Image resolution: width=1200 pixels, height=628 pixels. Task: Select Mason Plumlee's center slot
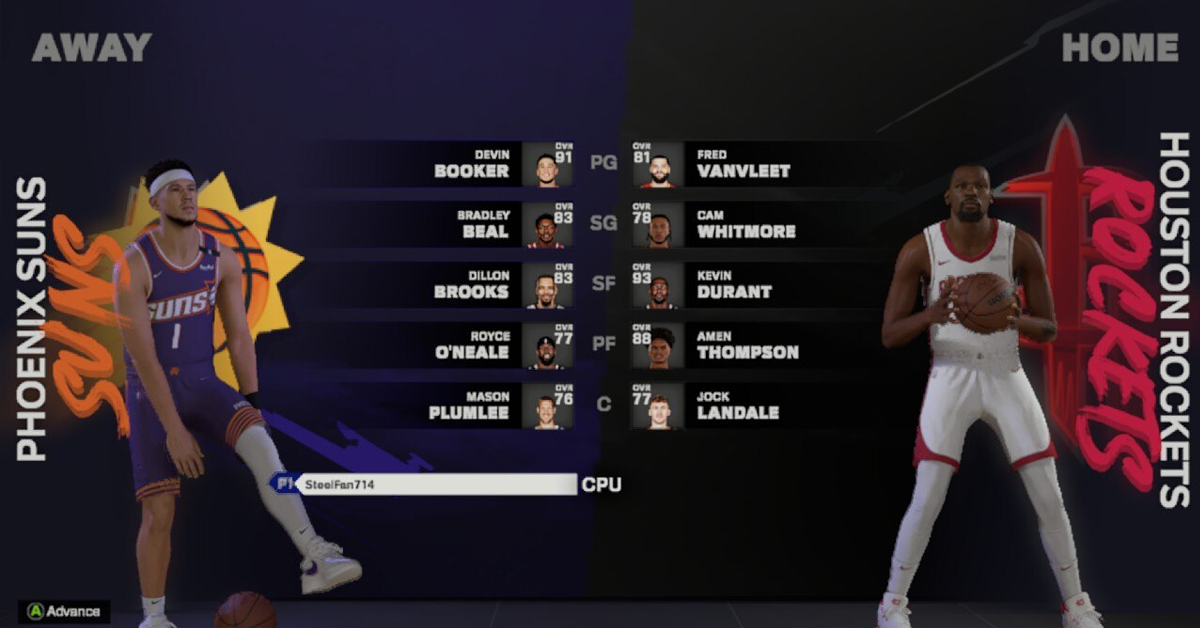472,405
